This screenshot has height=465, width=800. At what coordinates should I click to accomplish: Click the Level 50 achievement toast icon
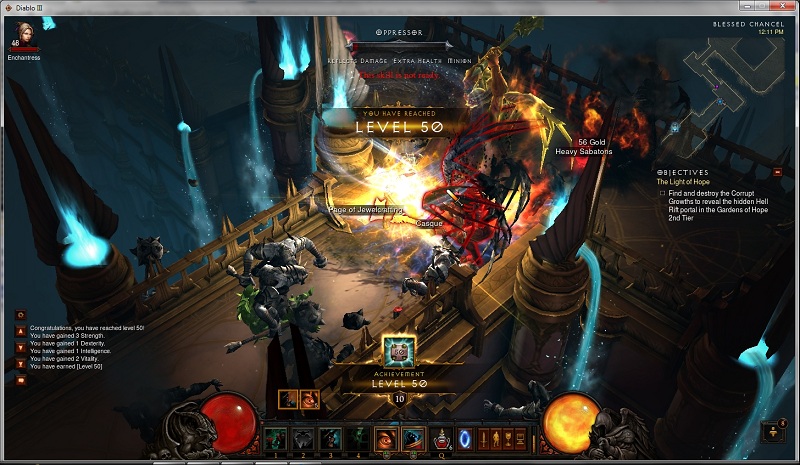point(400,352)
